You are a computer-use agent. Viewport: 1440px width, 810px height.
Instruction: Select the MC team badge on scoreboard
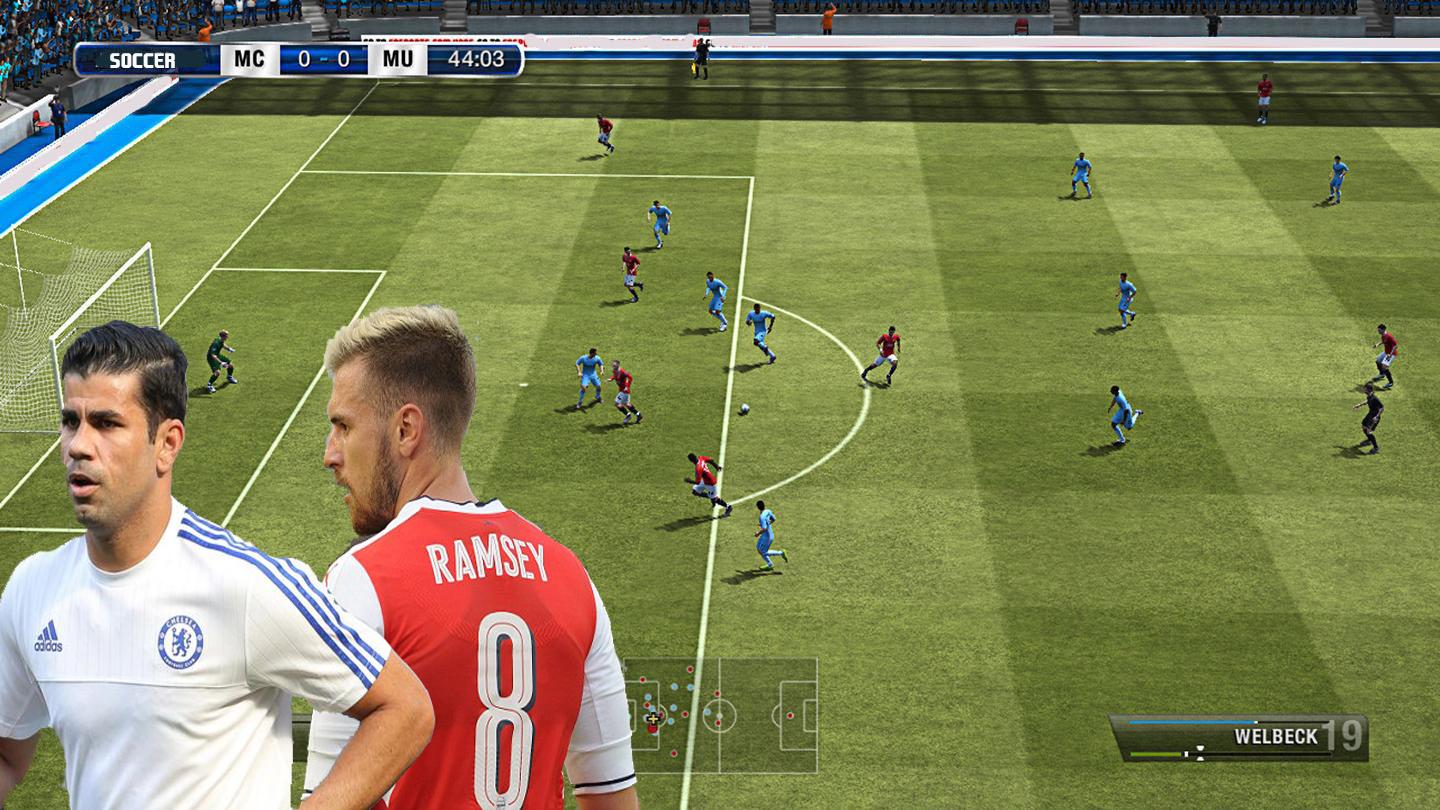248,58
